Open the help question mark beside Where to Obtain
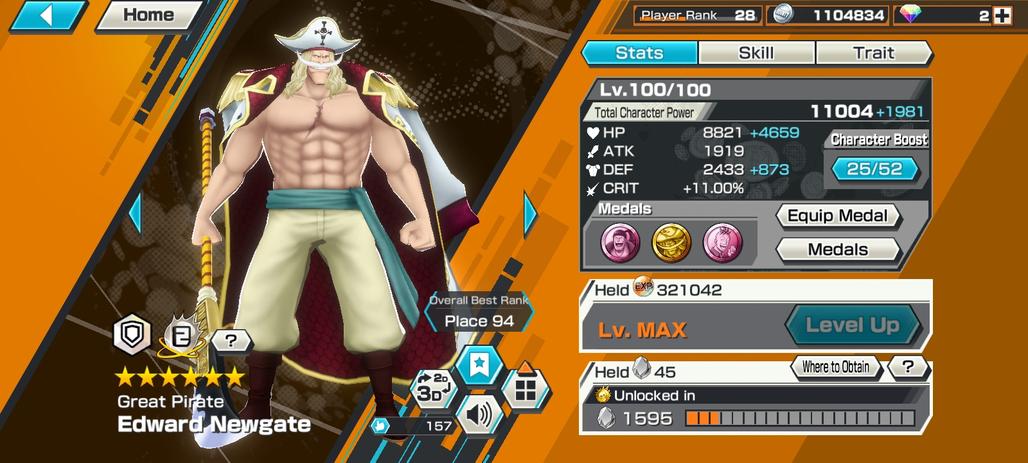This screenshot has width=1028, height=463. pyautogui.click(x=908, y=367)
